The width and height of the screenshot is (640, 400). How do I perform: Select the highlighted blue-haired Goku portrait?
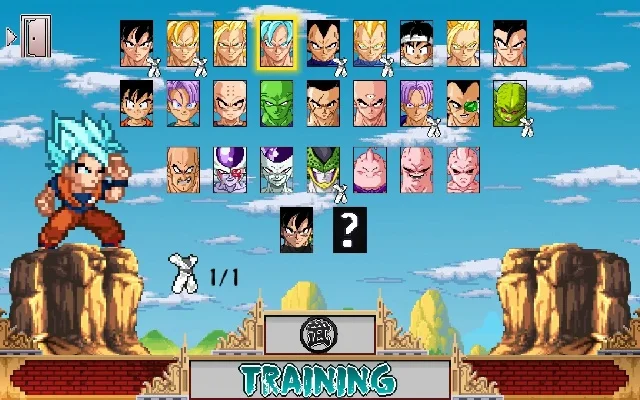[x=276, y=44]
